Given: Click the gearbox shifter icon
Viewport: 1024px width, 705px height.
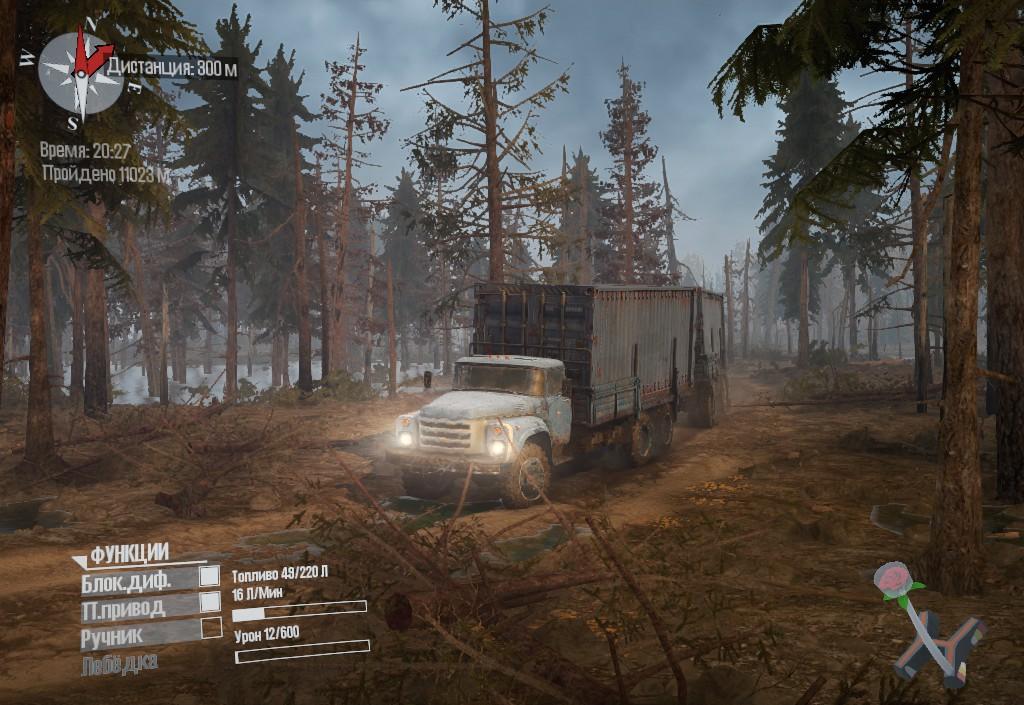Looking at the screenshot, I should coord(936,634).
